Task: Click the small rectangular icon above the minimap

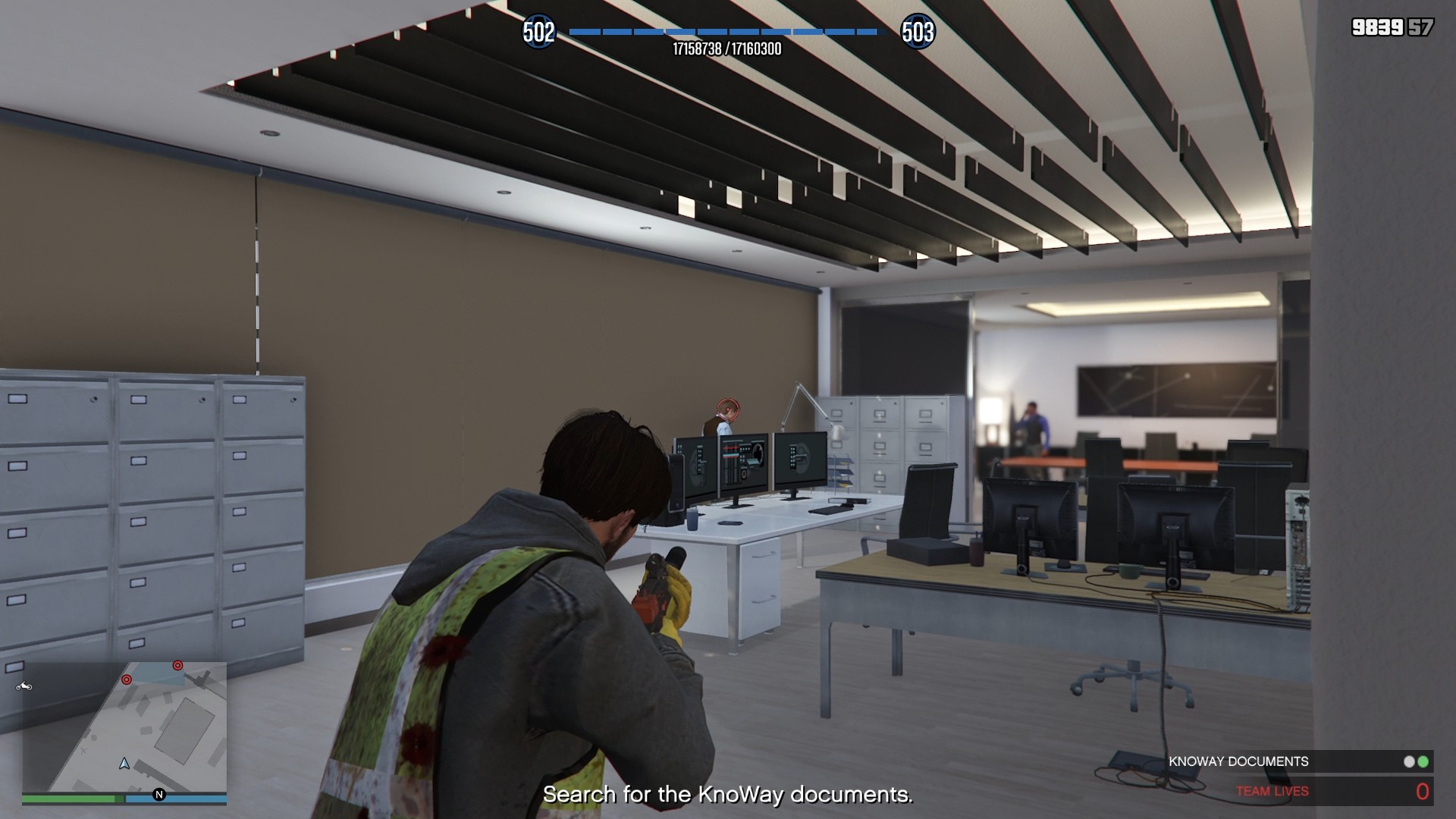Action: 14,667
